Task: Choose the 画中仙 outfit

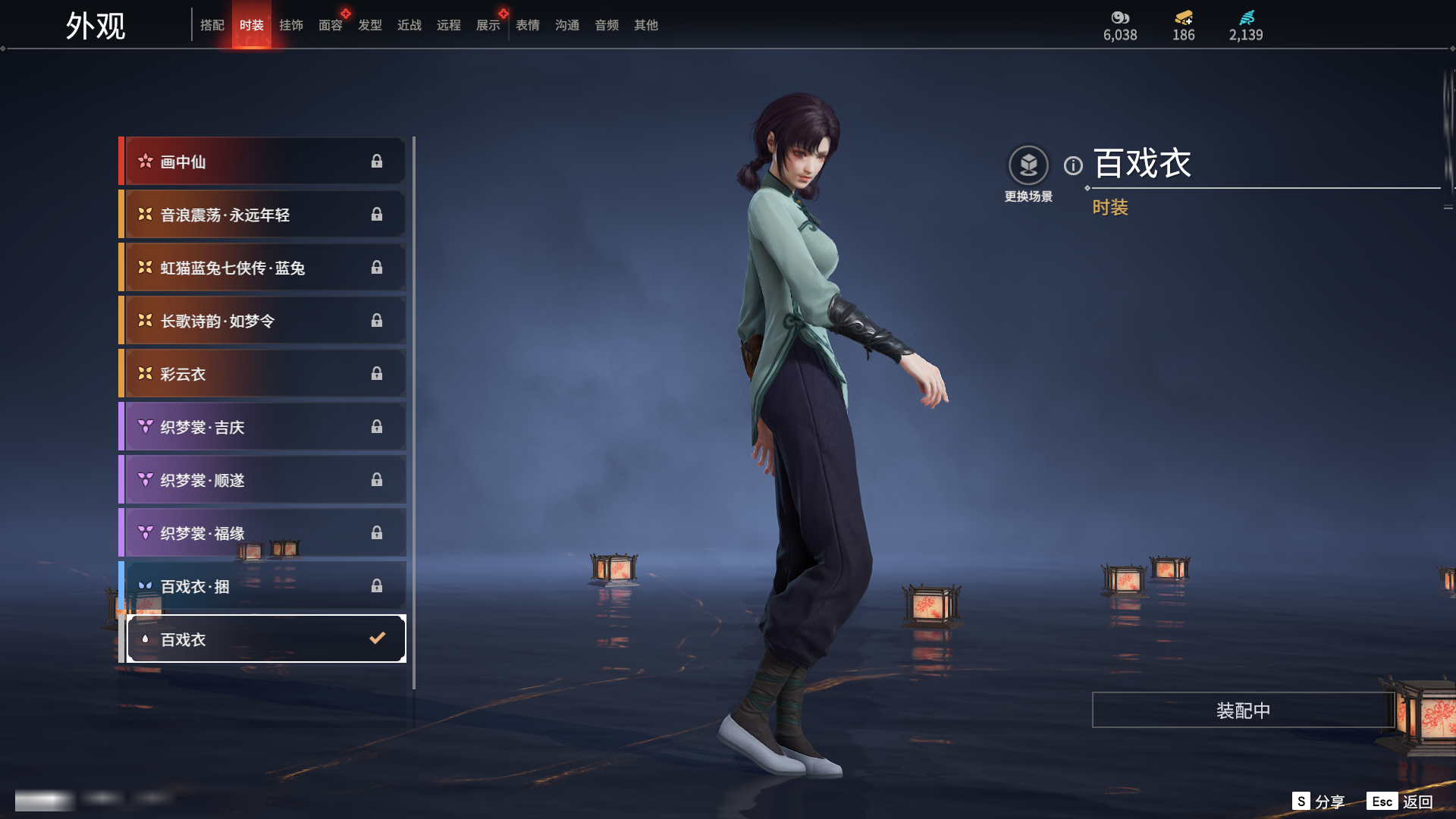Action: tap(262, 162)
